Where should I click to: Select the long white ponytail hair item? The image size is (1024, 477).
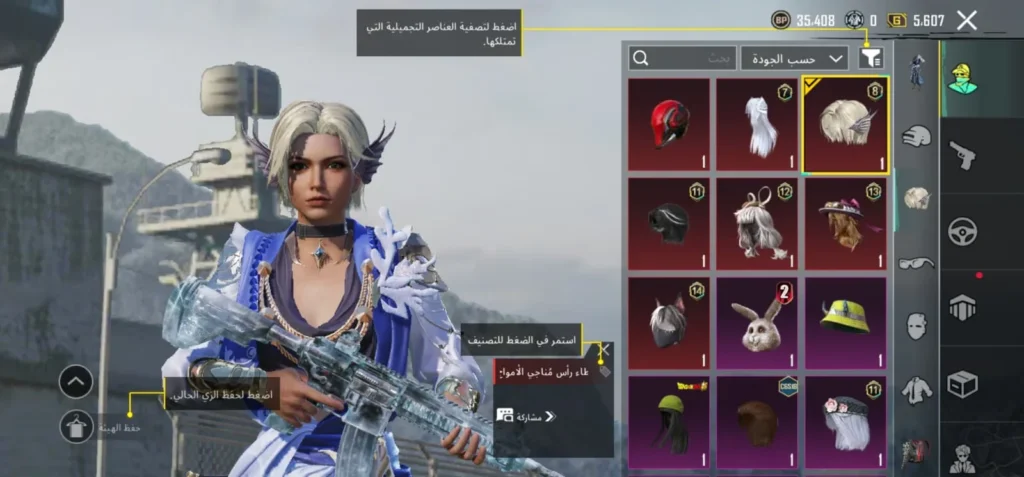pos(757,125)
